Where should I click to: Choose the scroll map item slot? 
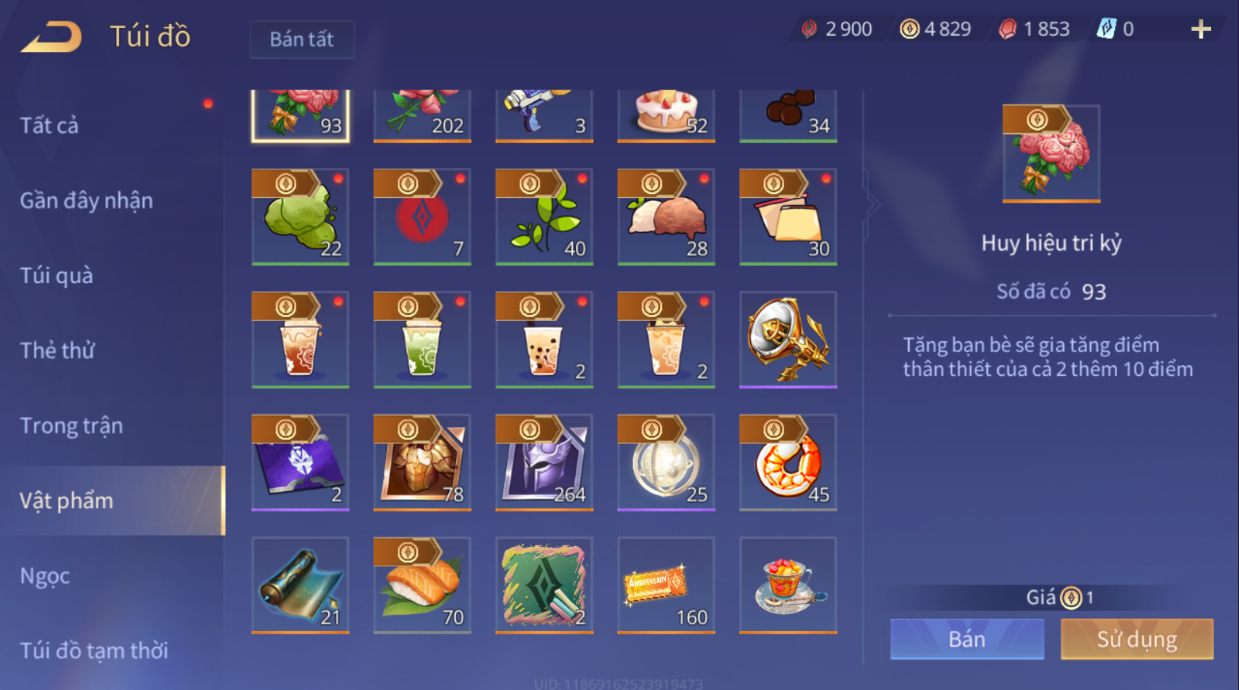[300, 585]
